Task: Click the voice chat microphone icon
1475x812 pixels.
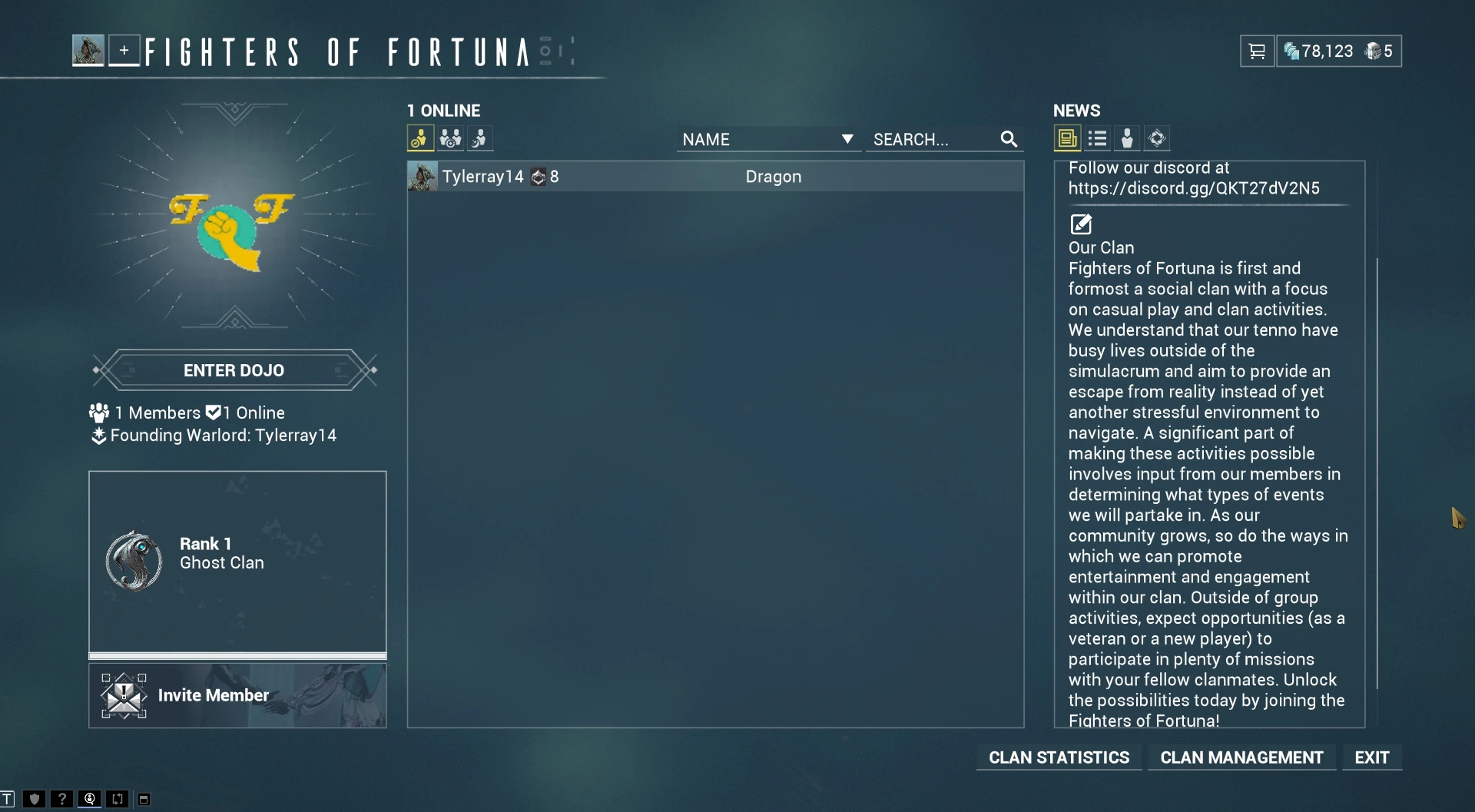Action: pos(89,799)
